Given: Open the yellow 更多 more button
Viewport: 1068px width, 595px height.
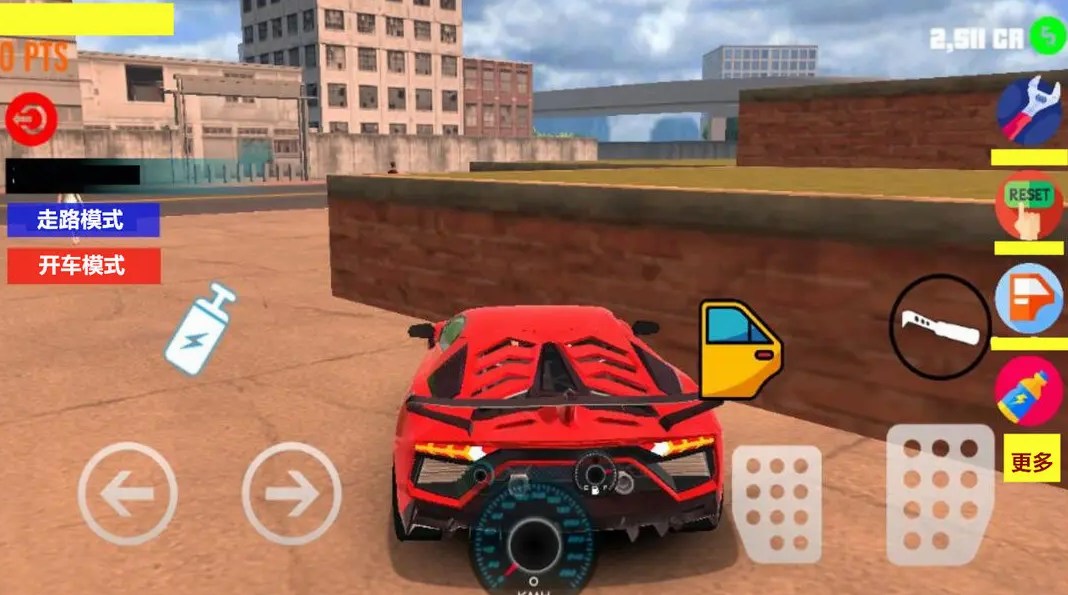Looking at the screenshot, I should [1032, 462].
